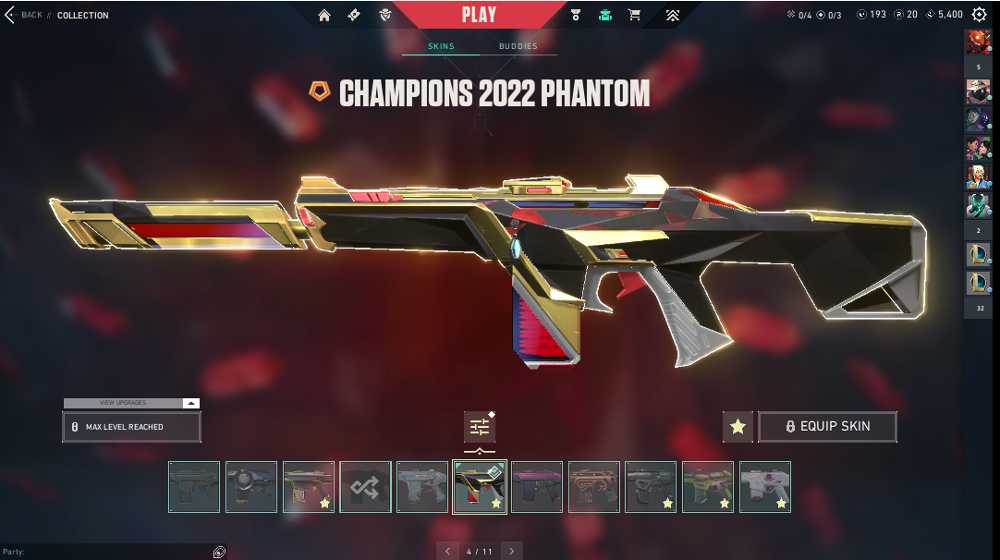Go to the previous skin page arrow
Image resolution: width=1000 pixels, height=560 pixels.
tap(448, 551)
